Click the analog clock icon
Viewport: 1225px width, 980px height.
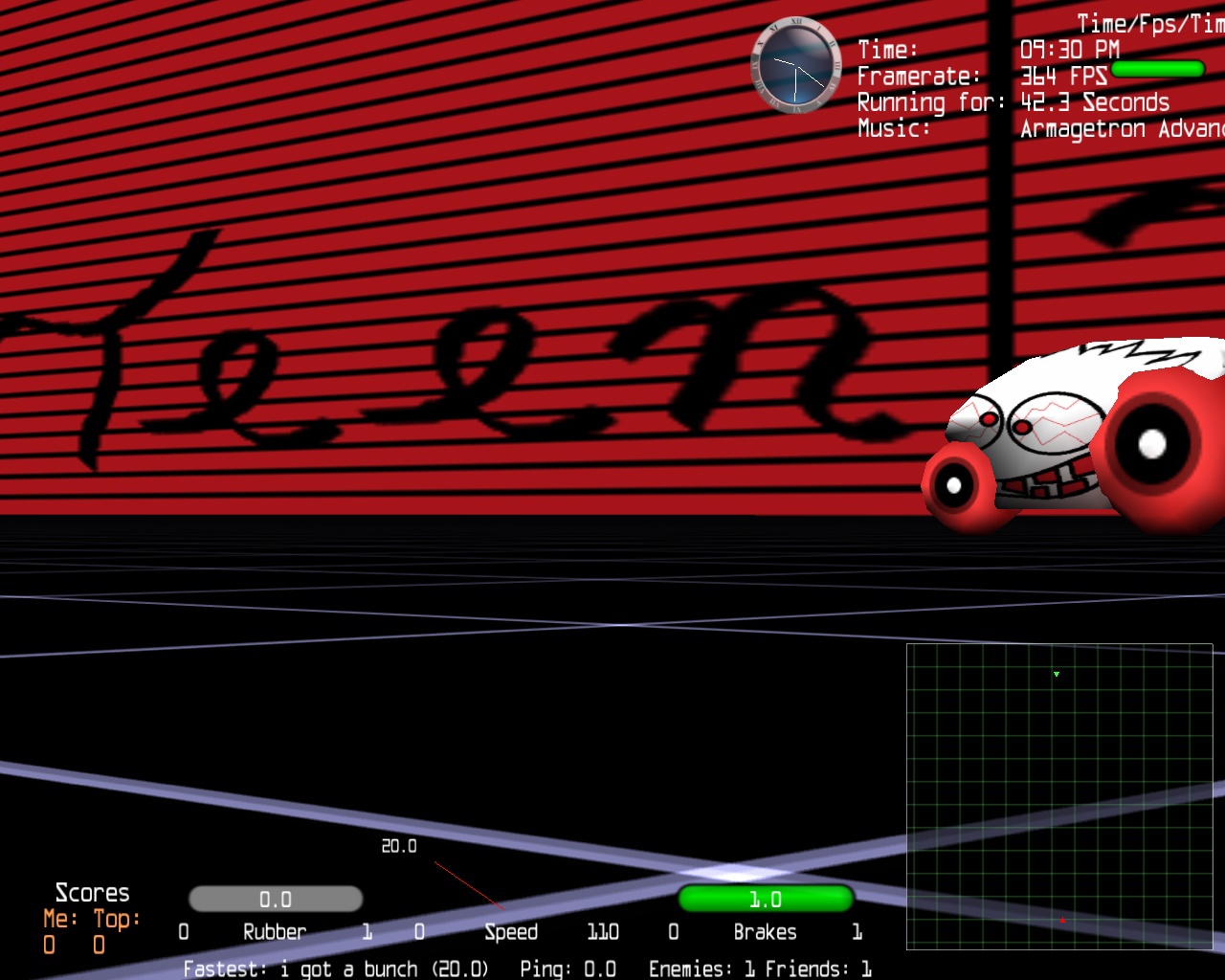[x=795, y=66]
